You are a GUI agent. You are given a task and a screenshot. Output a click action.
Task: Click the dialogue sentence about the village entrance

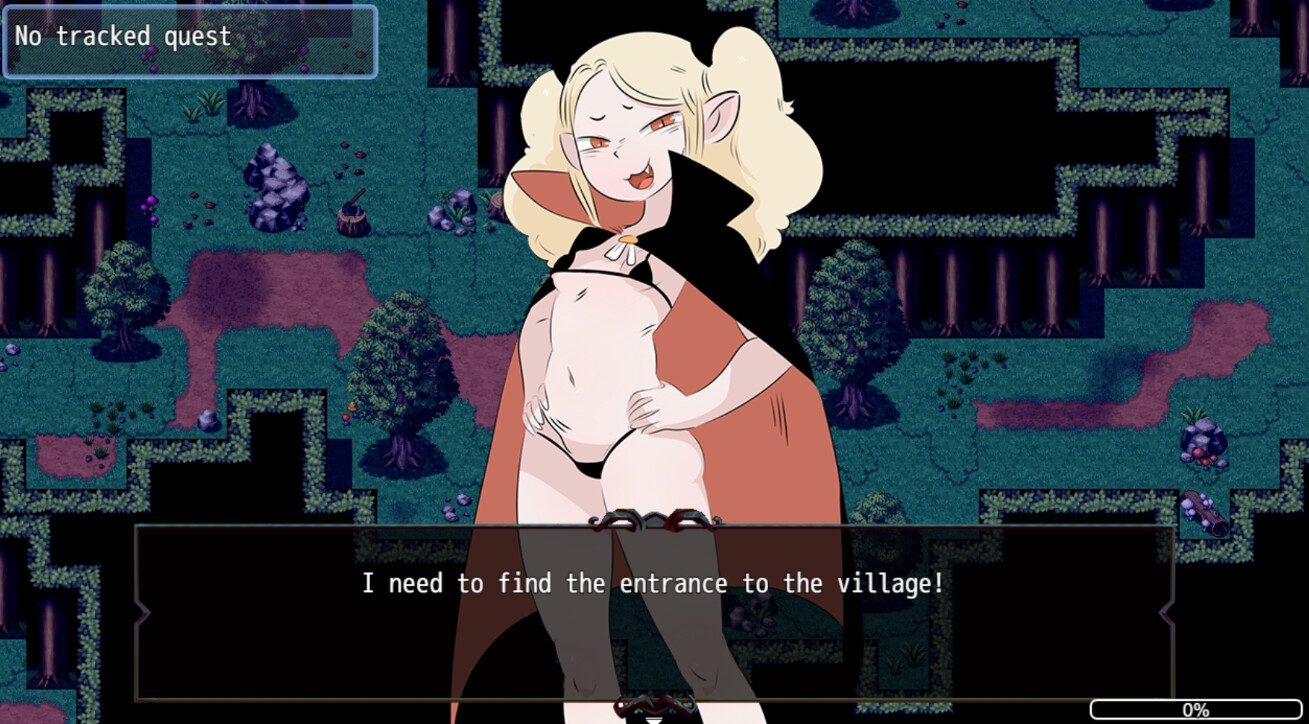coord(654,583)
